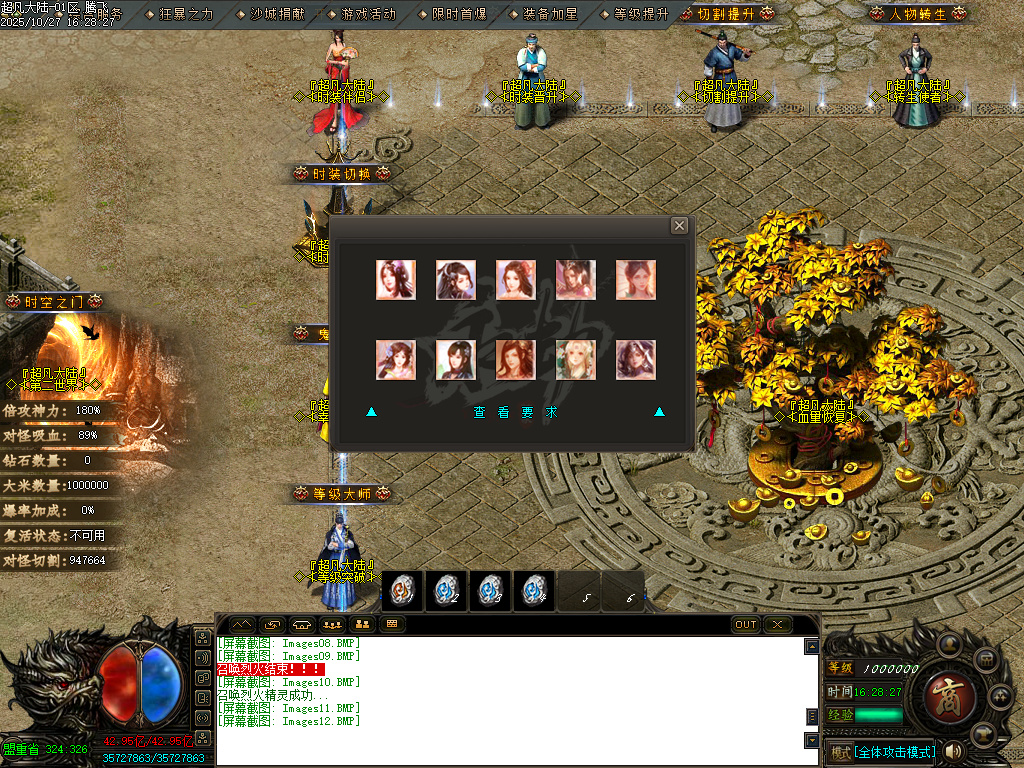This screenshot has width=1024, height=768.
Task: Open the bag icon beside the shop orb
Action: click(x=984, y=661)
